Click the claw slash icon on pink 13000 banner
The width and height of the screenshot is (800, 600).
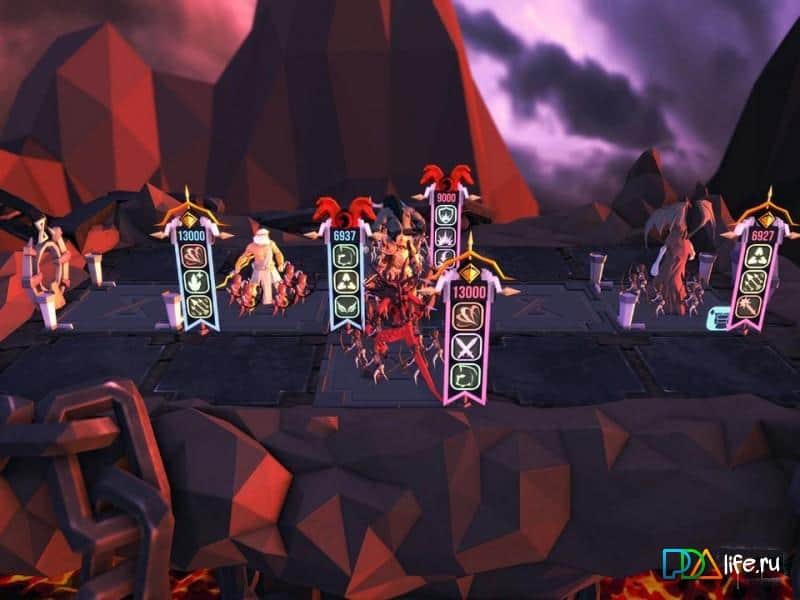point(468,318)
